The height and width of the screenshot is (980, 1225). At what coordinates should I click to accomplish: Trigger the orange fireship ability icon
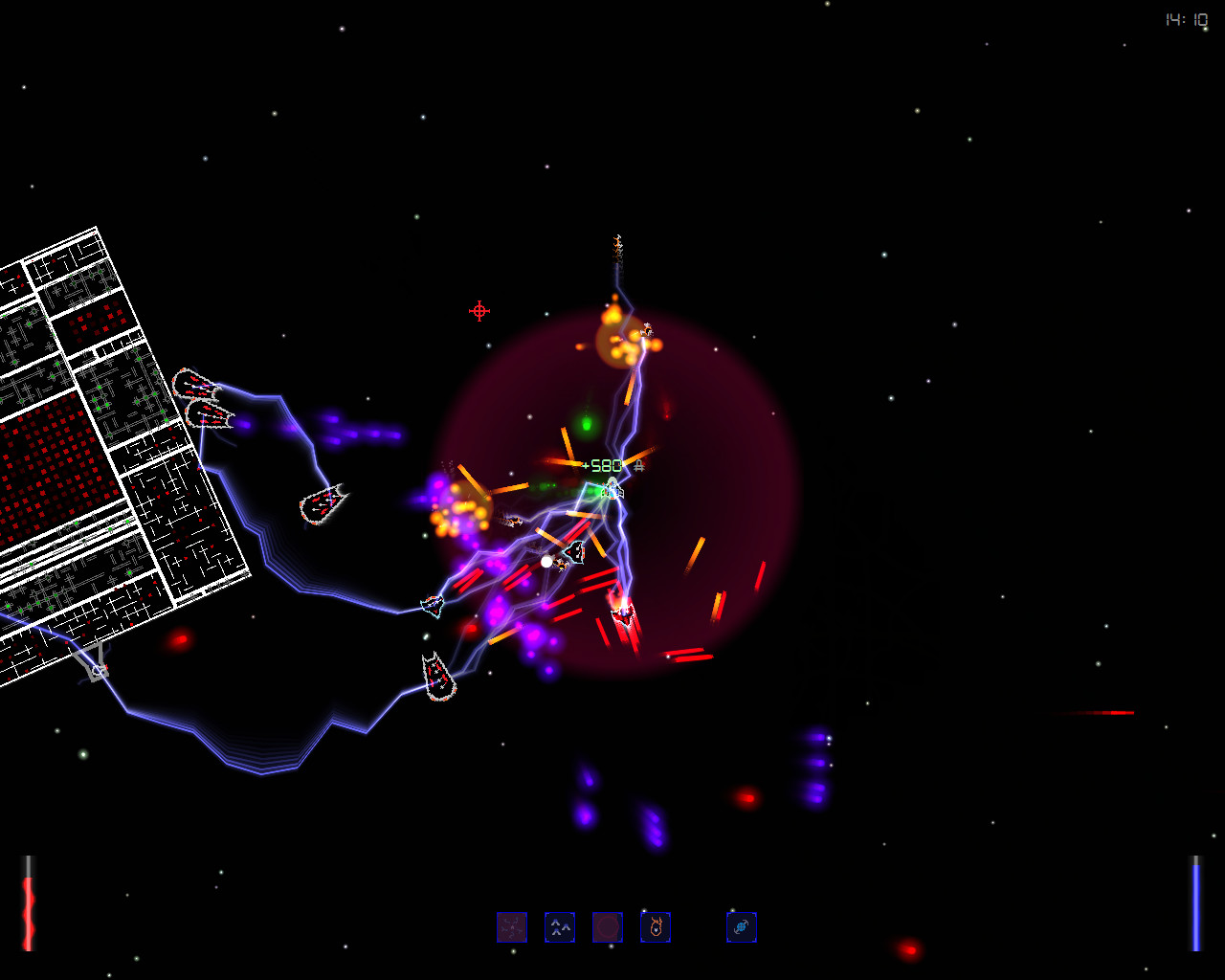tap(656, 926)
